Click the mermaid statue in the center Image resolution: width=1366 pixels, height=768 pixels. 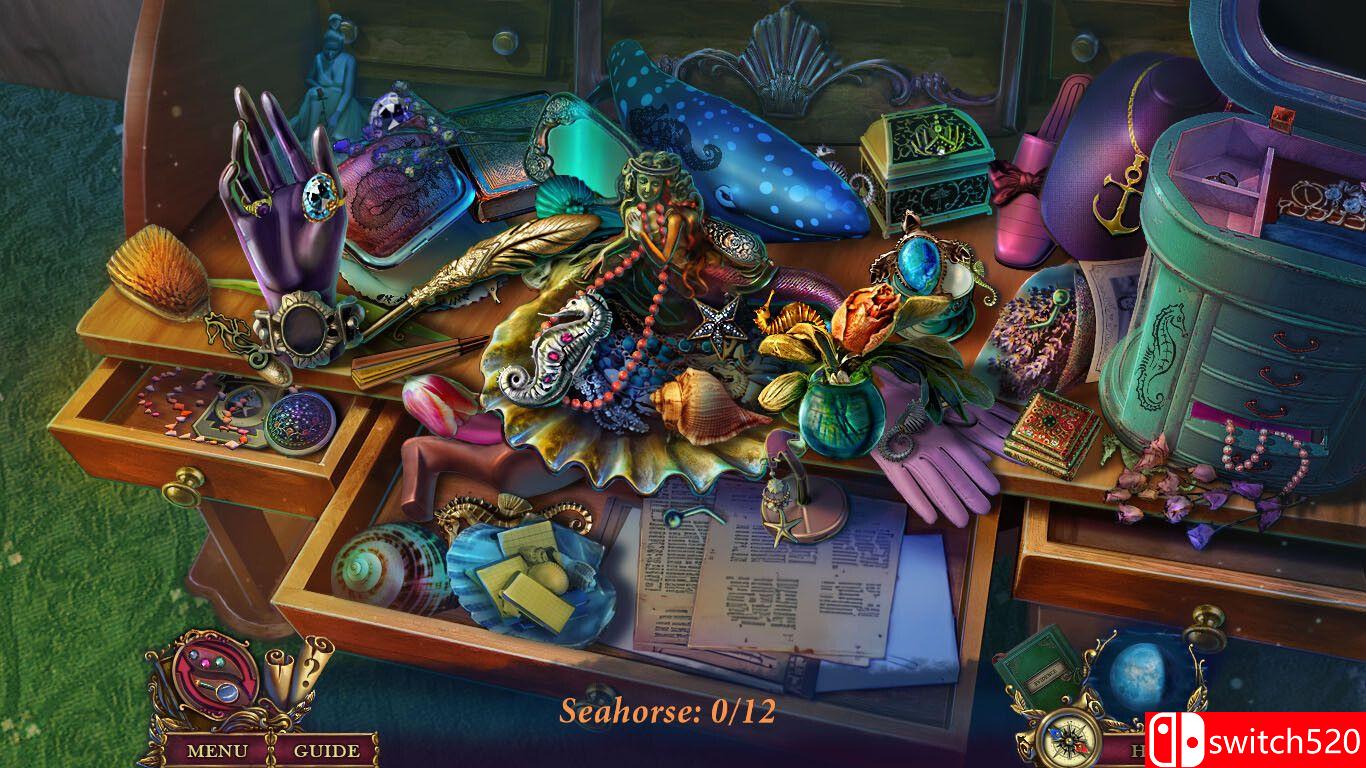655,230
